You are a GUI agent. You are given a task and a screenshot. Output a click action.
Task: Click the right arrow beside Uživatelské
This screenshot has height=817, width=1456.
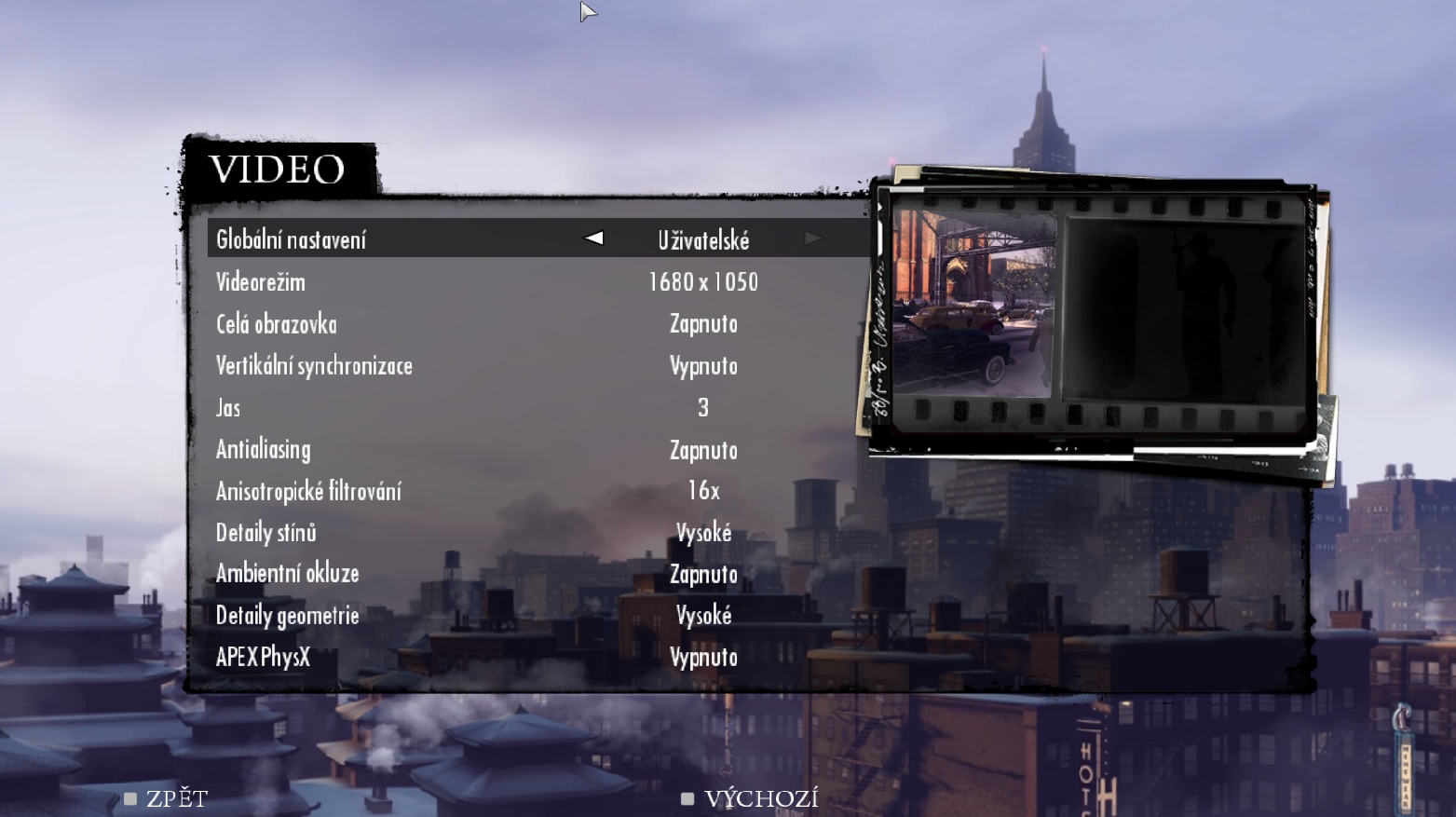coord(813,238)
